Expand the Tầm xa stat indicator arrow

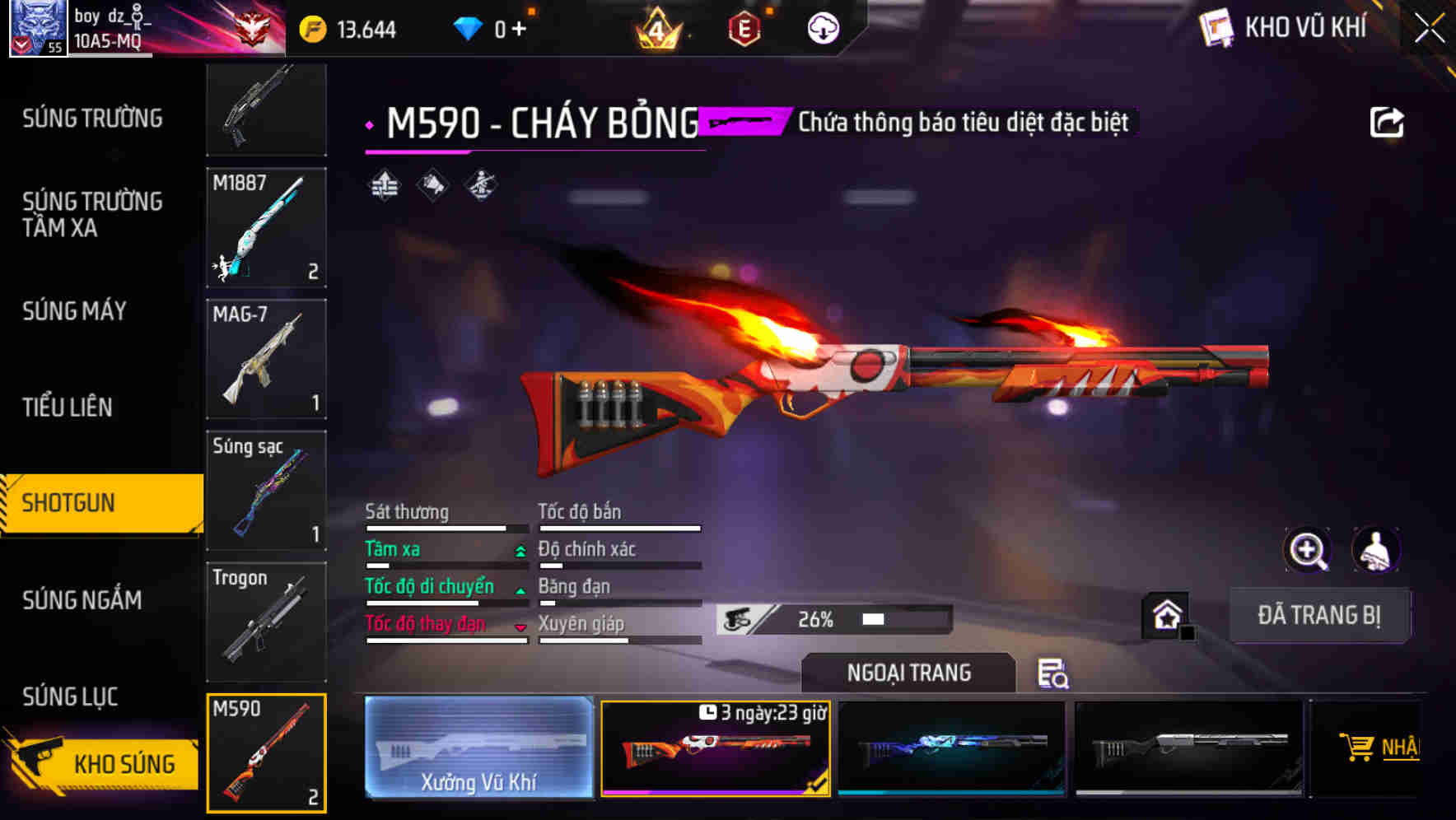click(520, 550)
